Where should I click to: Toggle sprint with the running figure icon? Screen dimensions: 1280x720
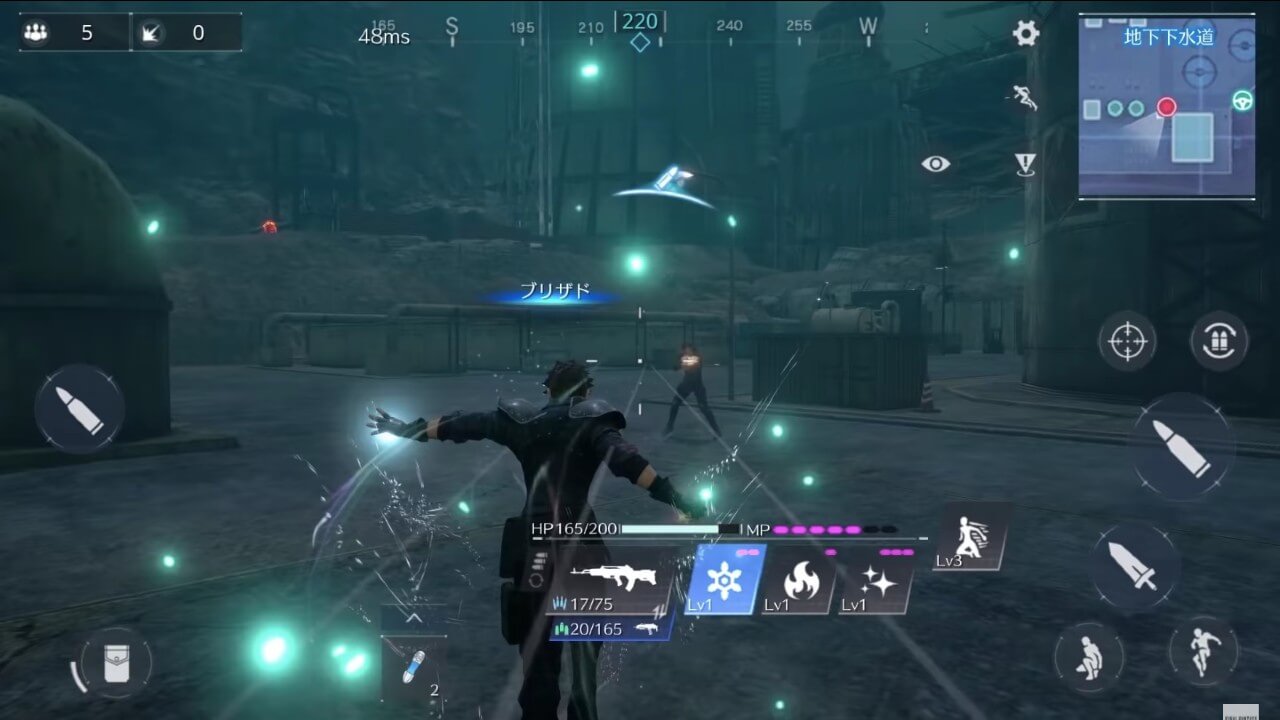tap(1204, 650)
